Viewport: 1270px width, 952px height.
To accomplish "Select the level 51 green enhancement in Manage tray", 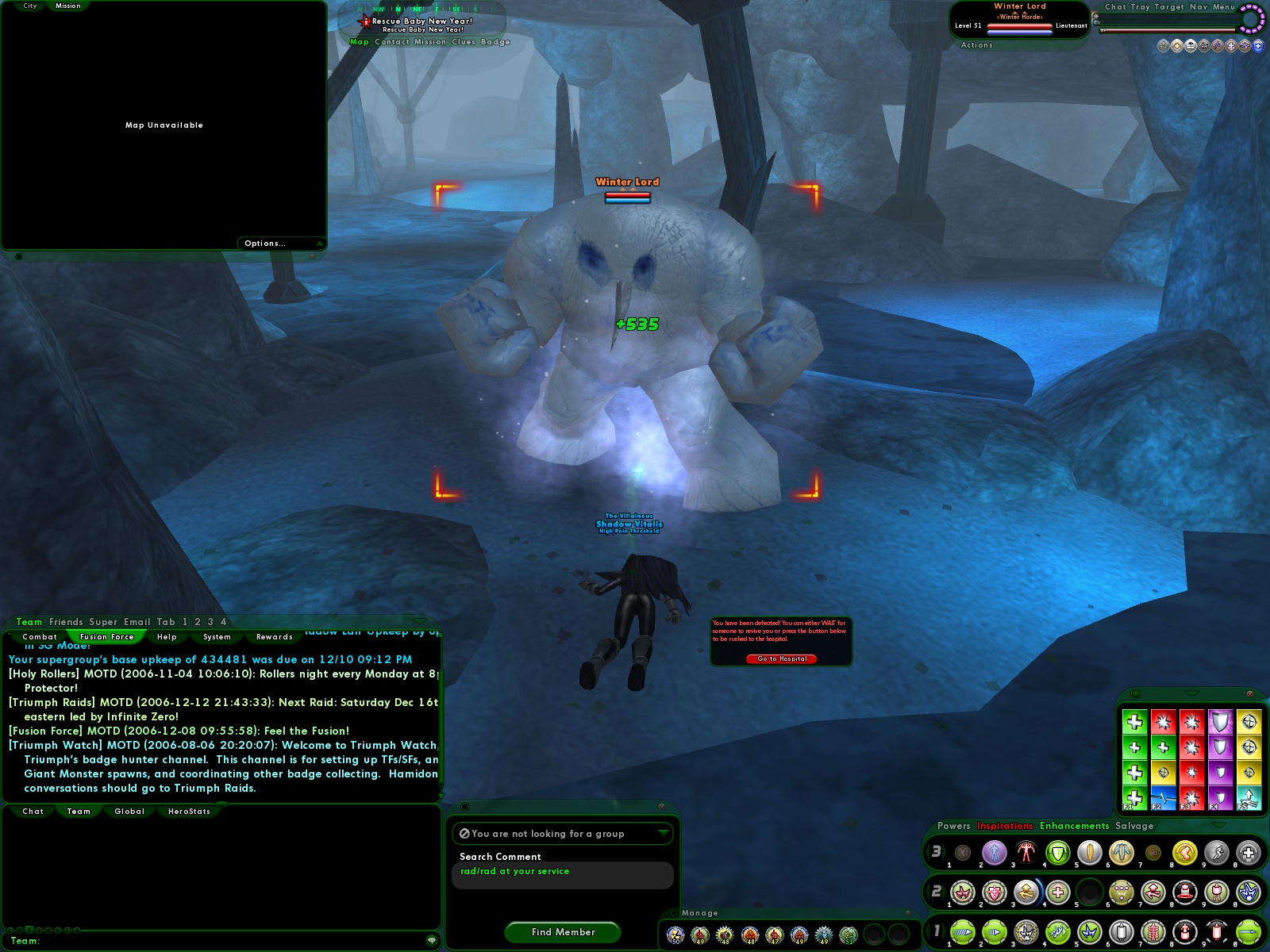I will click(849, 935).
